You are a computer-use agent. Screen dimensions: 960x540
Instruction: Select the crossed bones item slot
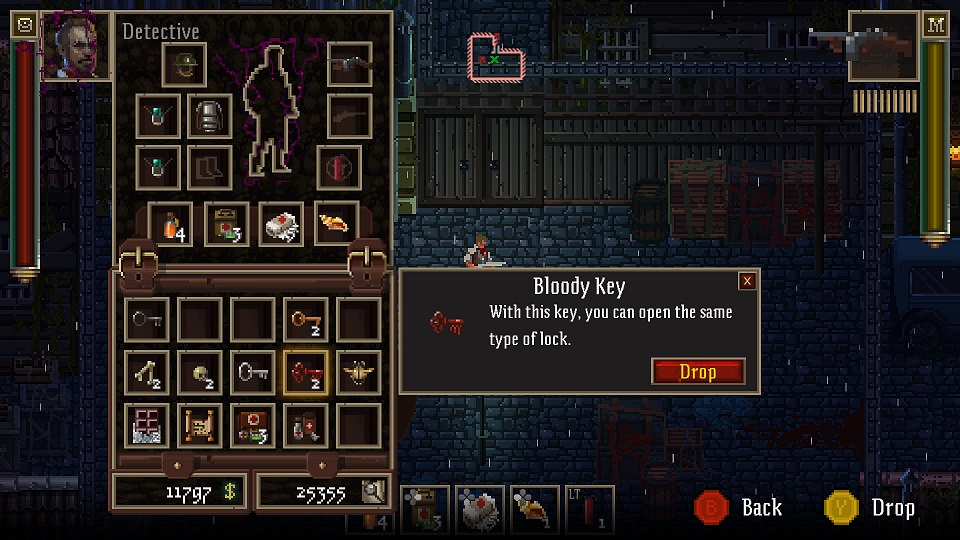click(148, 372)
